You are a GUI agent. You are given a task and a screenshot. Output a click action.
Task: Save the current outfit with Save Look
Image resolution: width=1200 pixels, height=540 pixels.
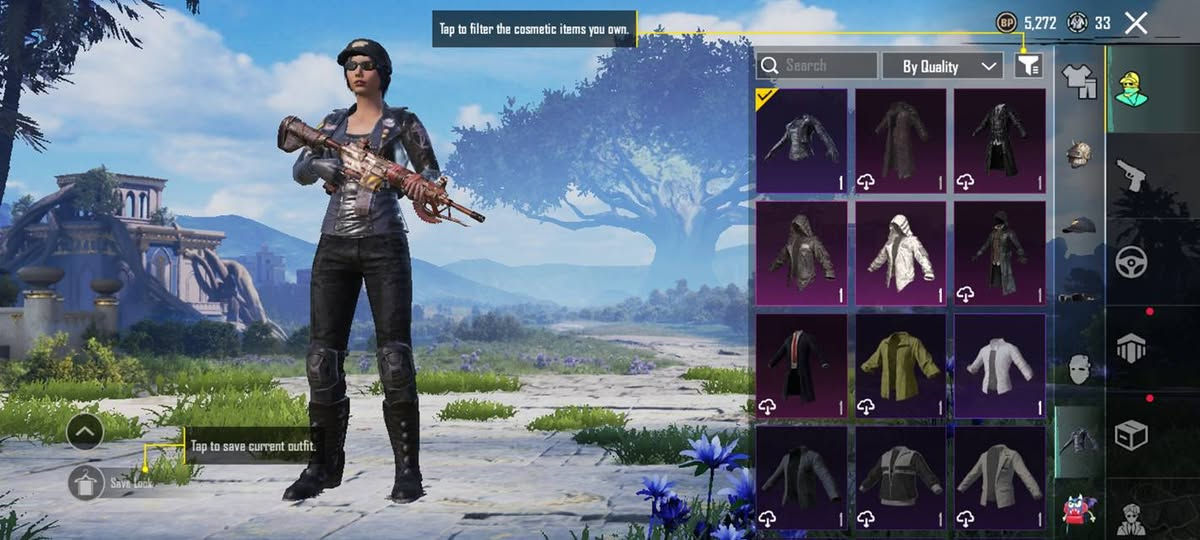87,483
